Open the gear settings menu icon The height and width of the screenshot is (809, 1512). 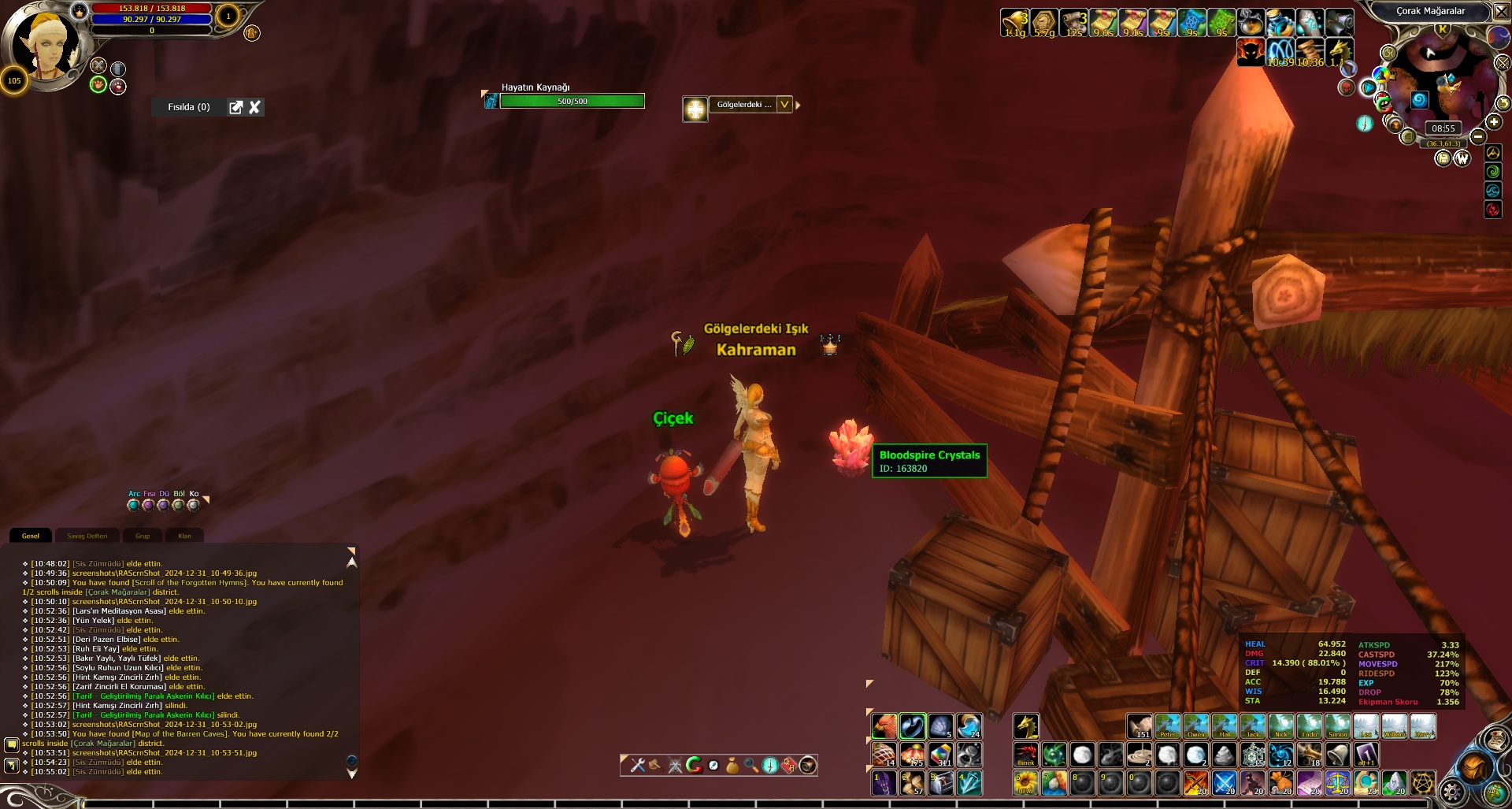click(1451, 790)
